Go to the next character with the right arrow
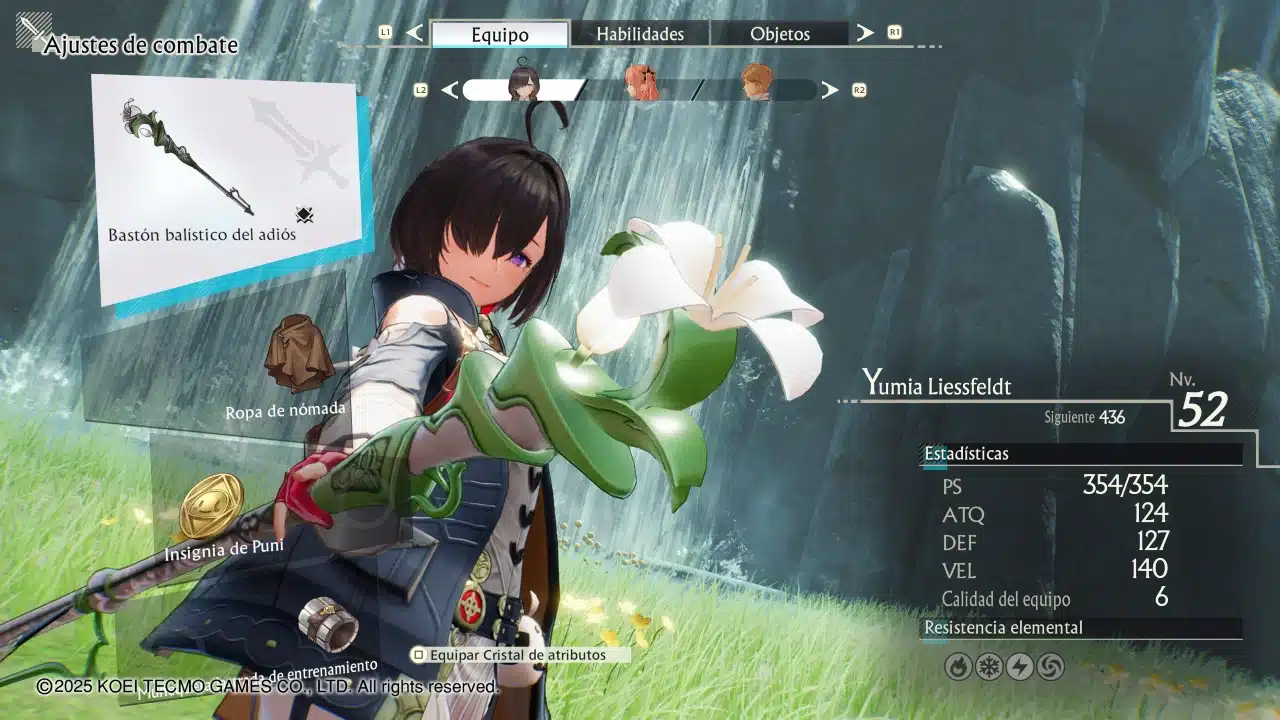This screenshot has height=720, width=1280. coord(830,90)
